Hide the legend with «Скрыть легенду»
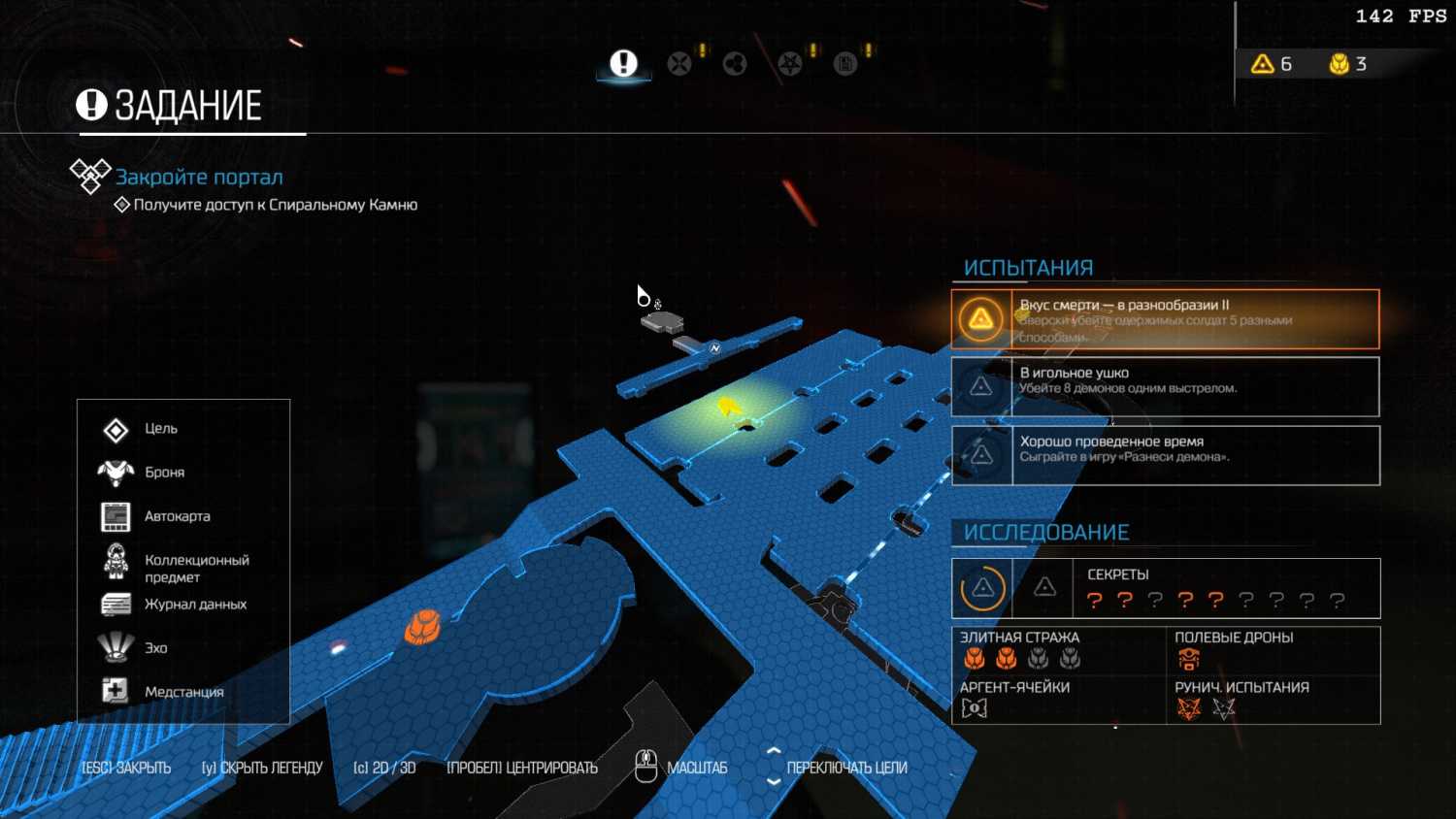Screen dimensions: 1456x819 (262, 768)
